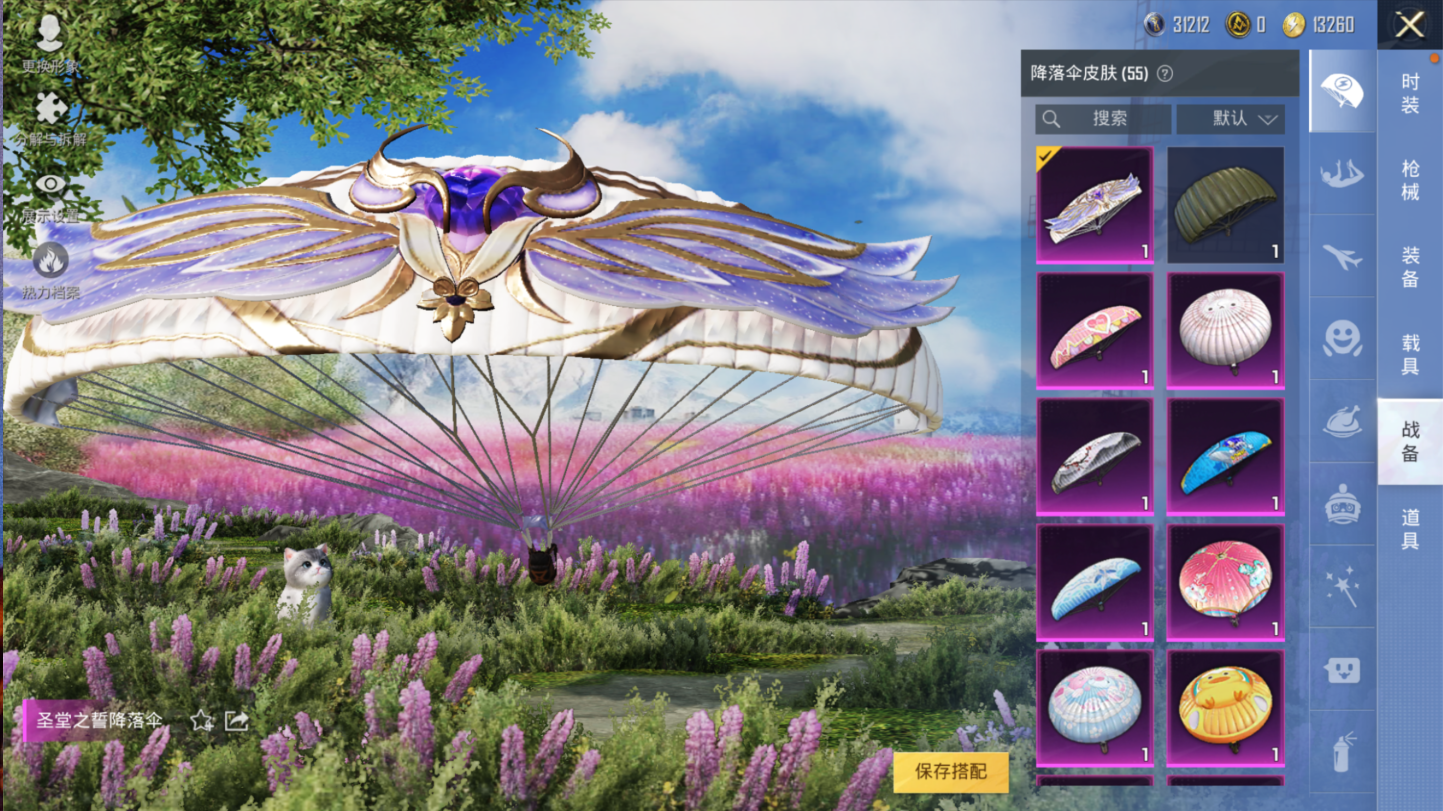Select the blue cartoon parachute skin

(x=1225, y=457)
